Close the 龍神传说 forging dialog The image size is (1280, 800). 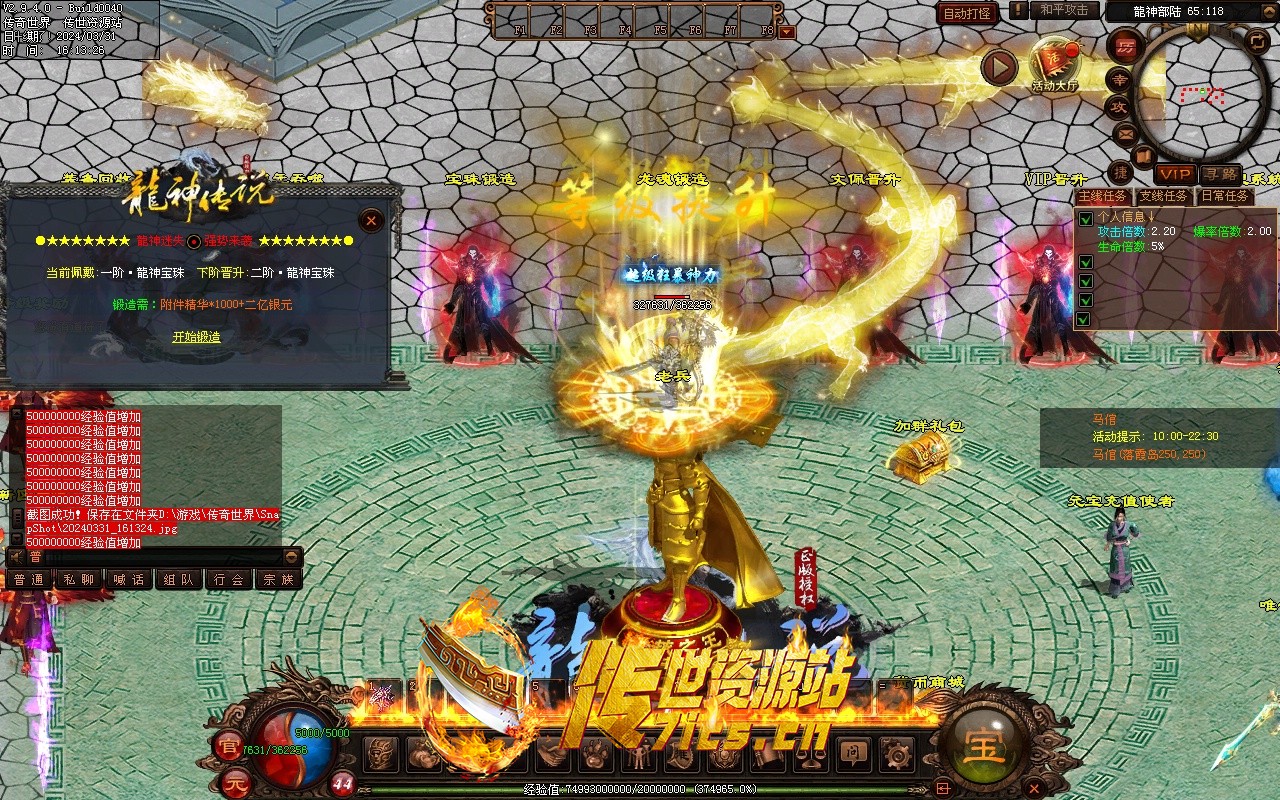(x=371, y=220)
